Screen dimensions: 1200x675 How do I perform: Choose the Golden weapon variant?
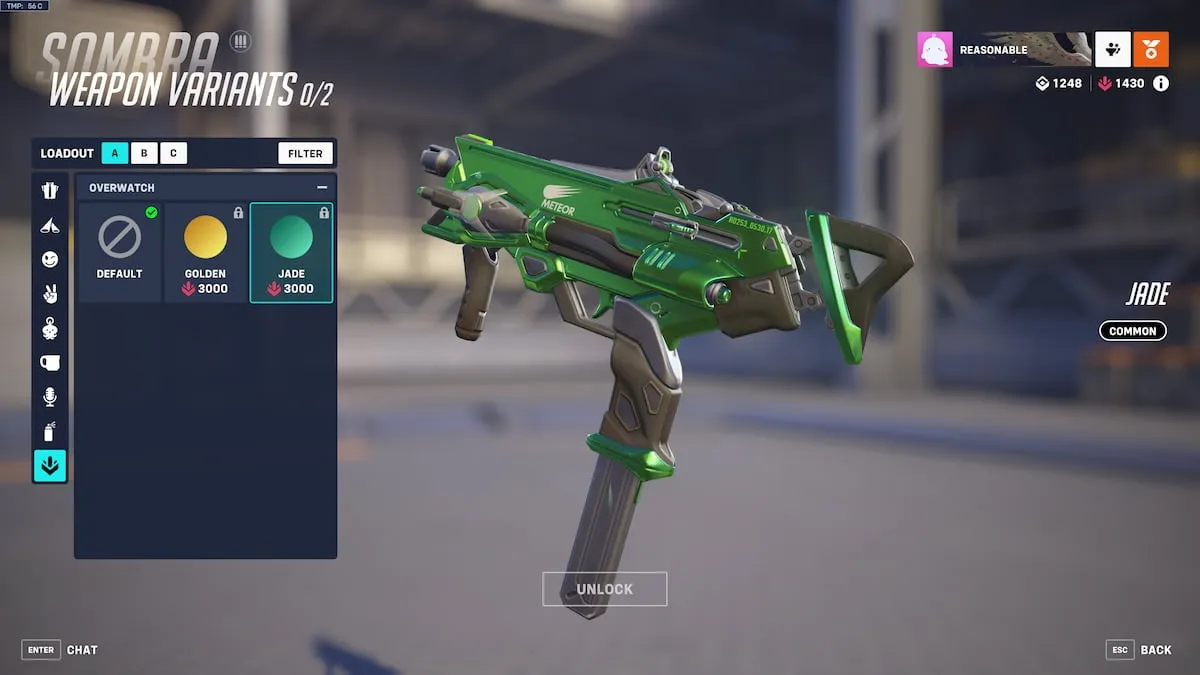pos(206,252)
